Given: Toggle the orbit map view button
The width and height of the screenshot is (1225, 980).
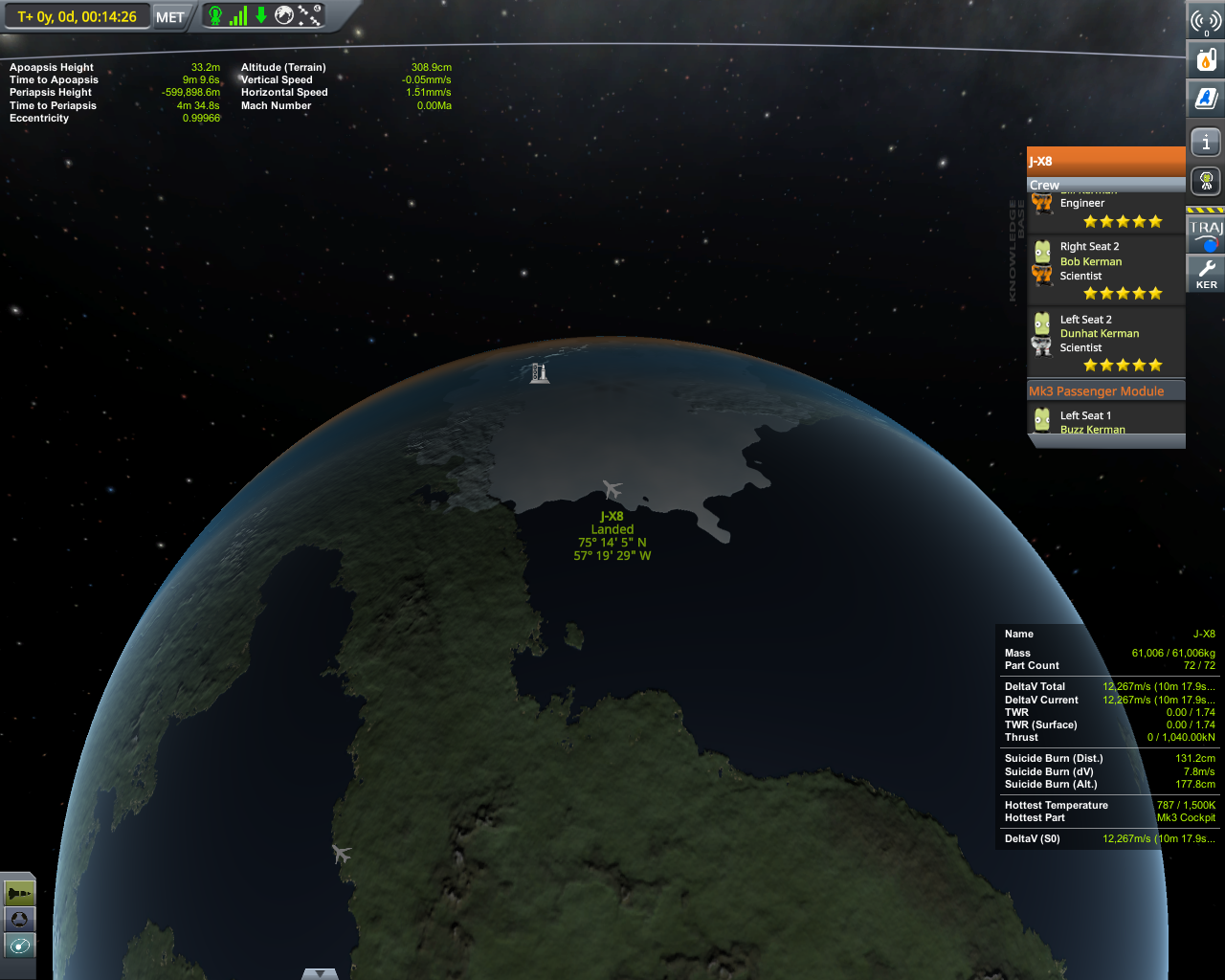Looking at the screenshot, I should click(x=19, y=946).
